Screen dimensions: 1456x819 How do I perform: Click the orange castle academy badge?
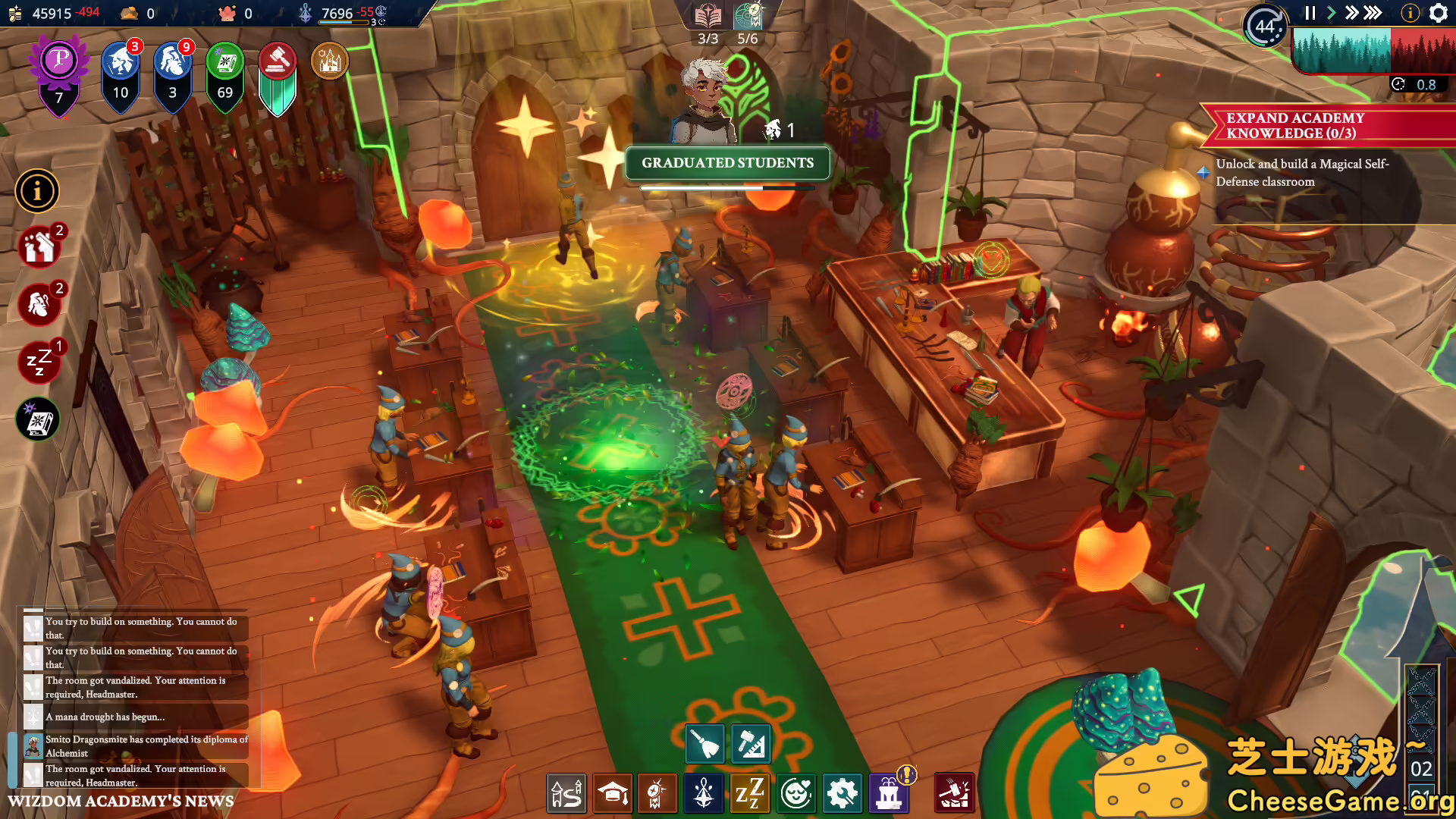pyautogui.click(x=330, y=61)
